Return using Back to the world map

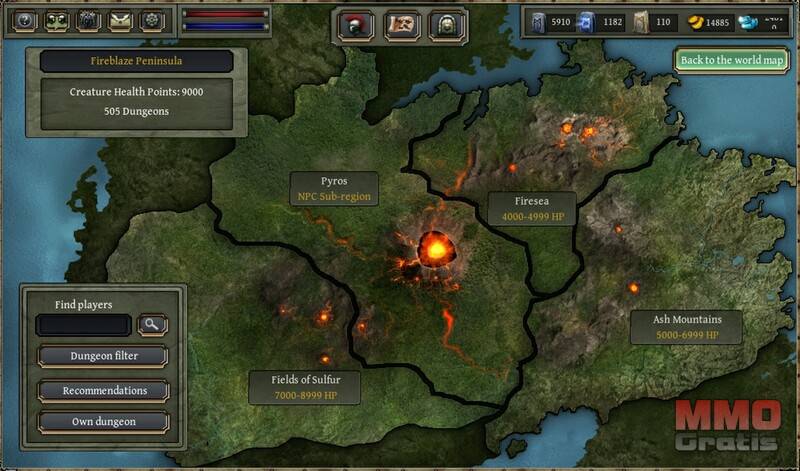pos(731,60)
